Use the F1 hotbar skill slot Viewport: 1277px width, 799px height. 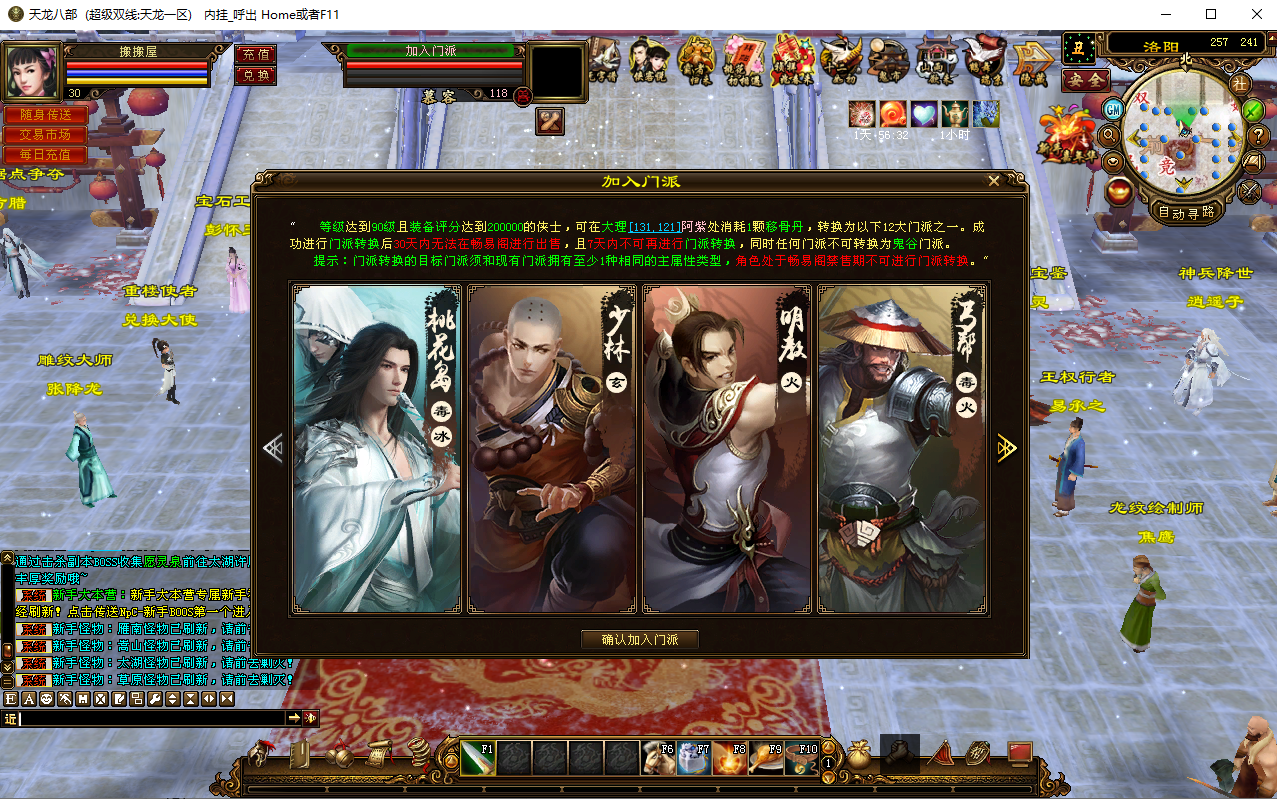pyautogui.click(x=478, y=758)
